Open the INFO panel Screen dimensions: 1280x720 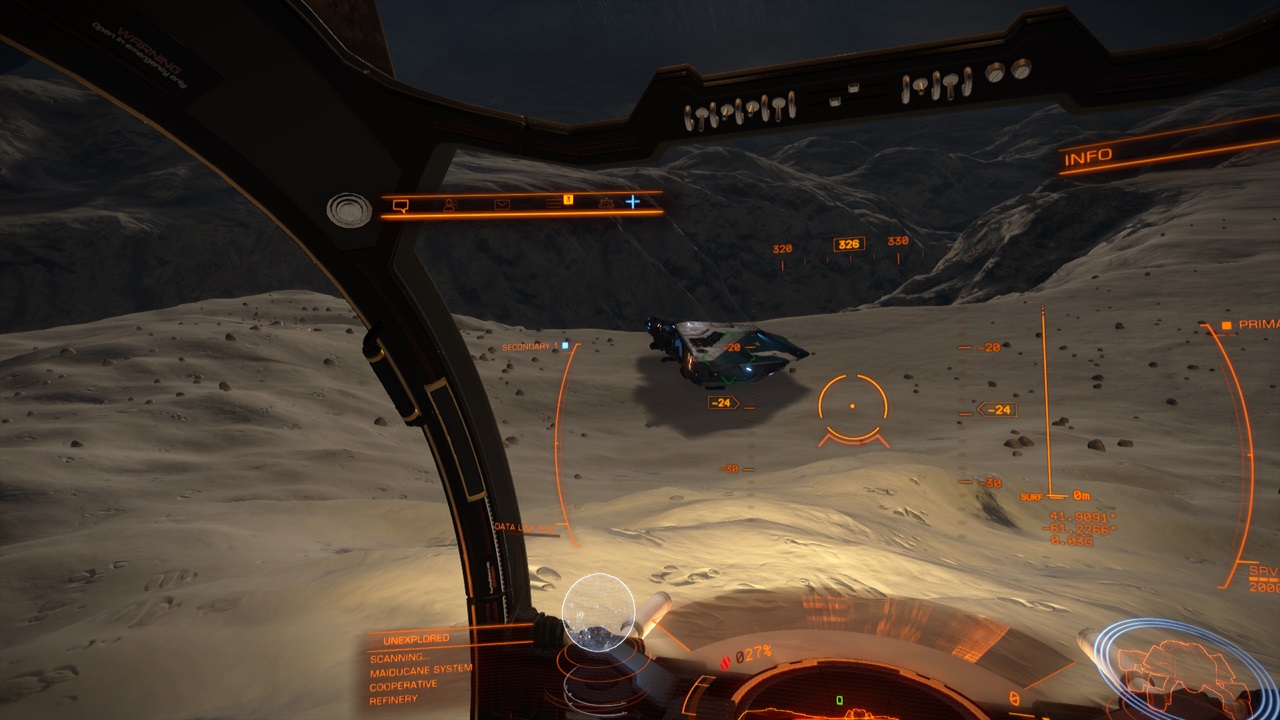1088,158
